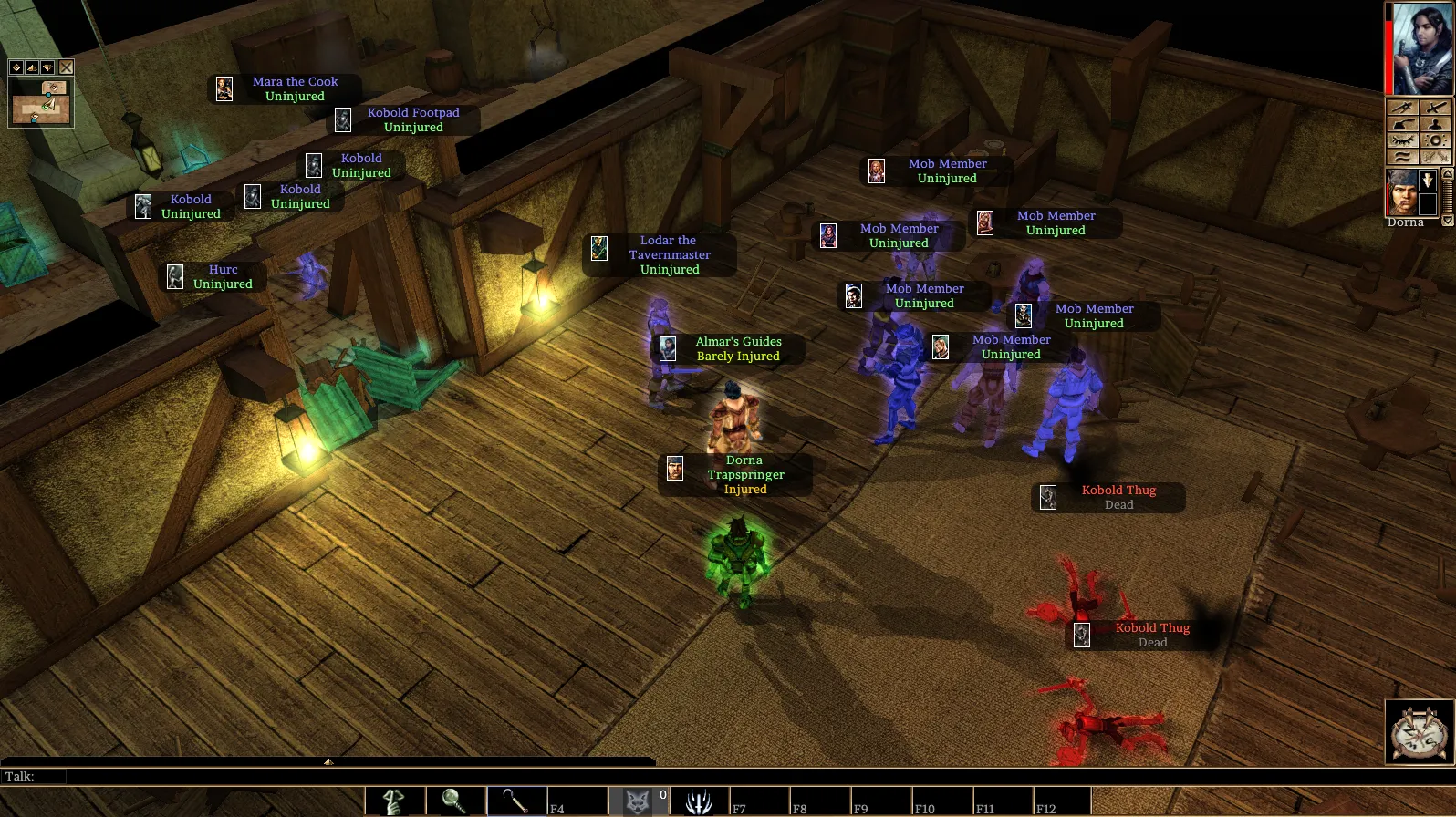Screen dimensions: 1456x817
Task: Open the character silhouette sheet button
Action: (1436, 124)
